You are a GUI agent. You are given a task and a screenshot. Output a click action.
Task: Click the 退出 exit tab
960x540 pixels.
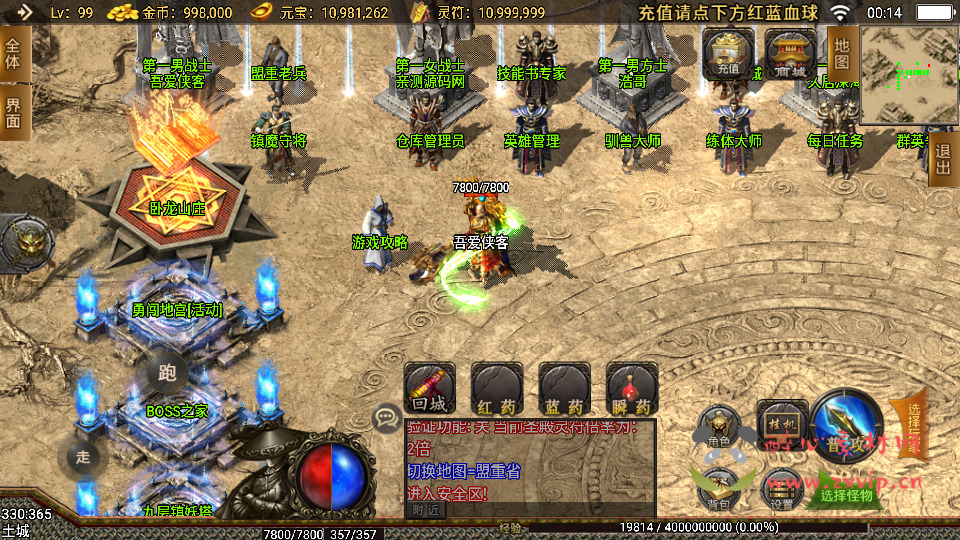(942, 159)
